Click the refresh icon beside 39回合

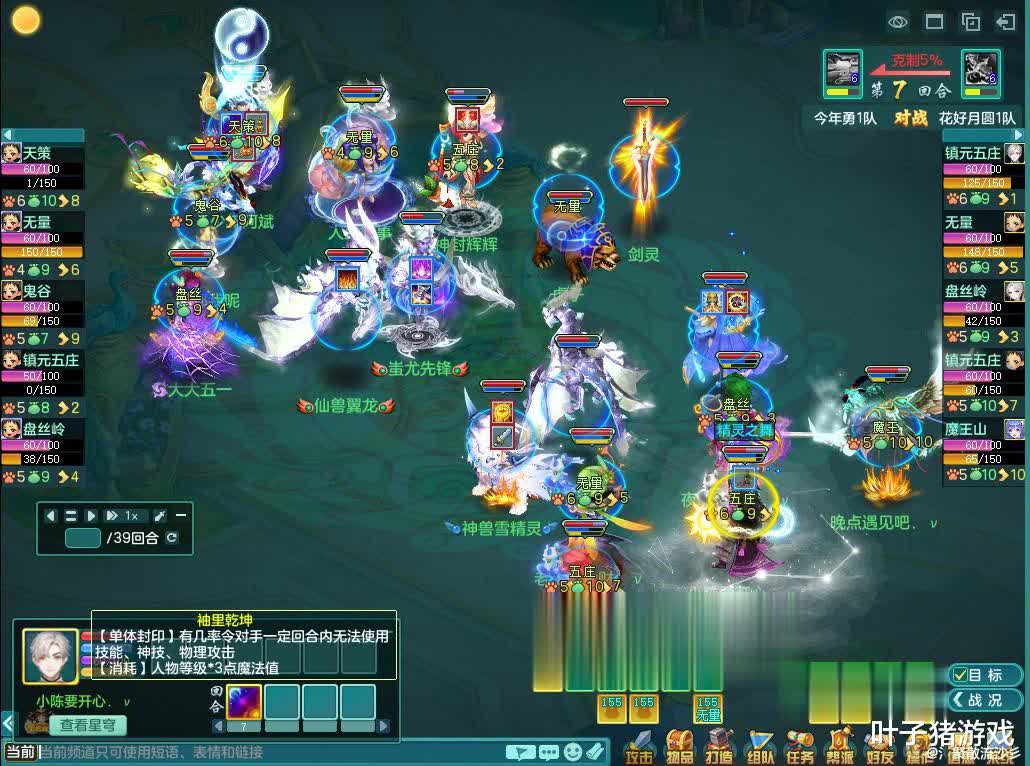coord(172,538)
